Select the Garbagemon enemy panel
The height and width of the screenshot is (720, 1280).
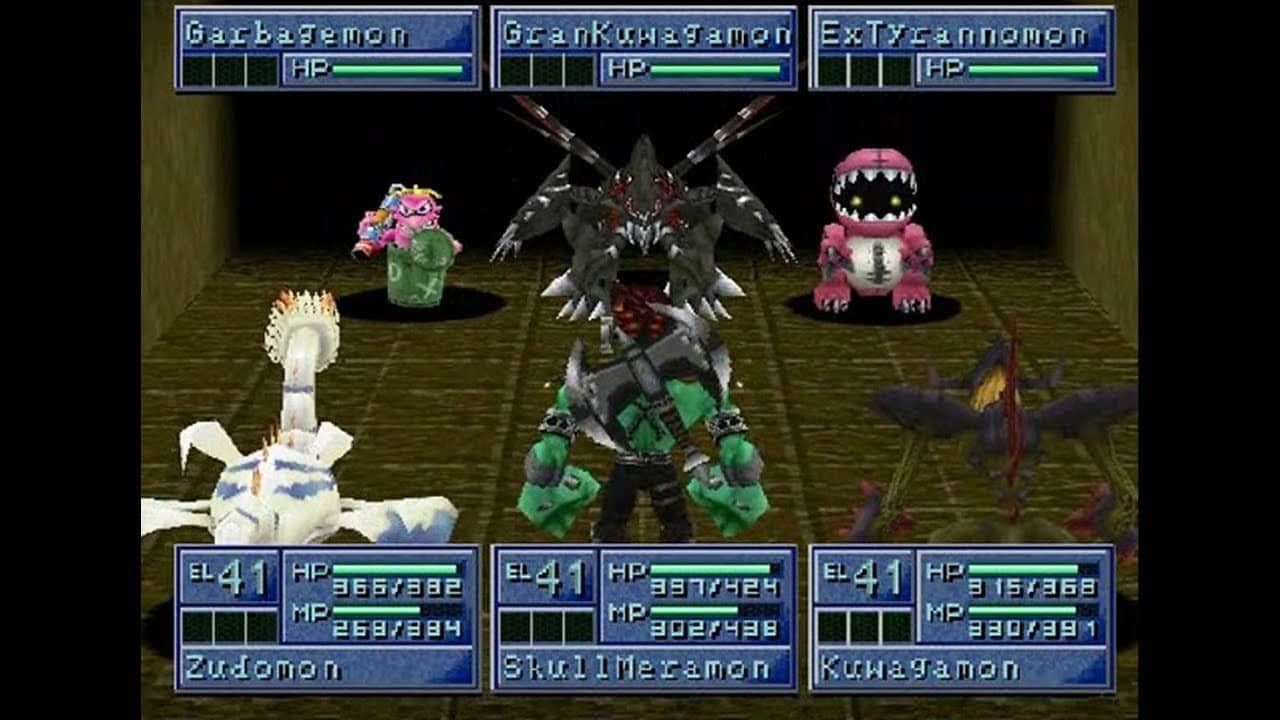tap(327, 49)
